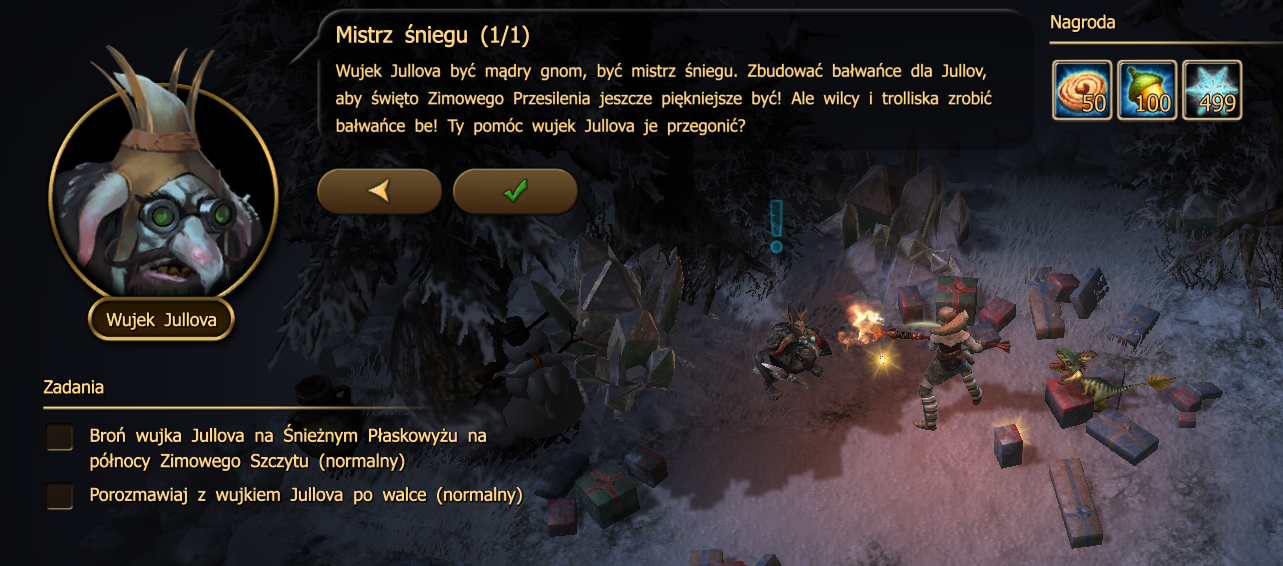Tick the 'Porozmawiaj z wujkiem Jullova' task checkbox
Viewport: 1283px width, 566px height.
[x=60, y=495]
